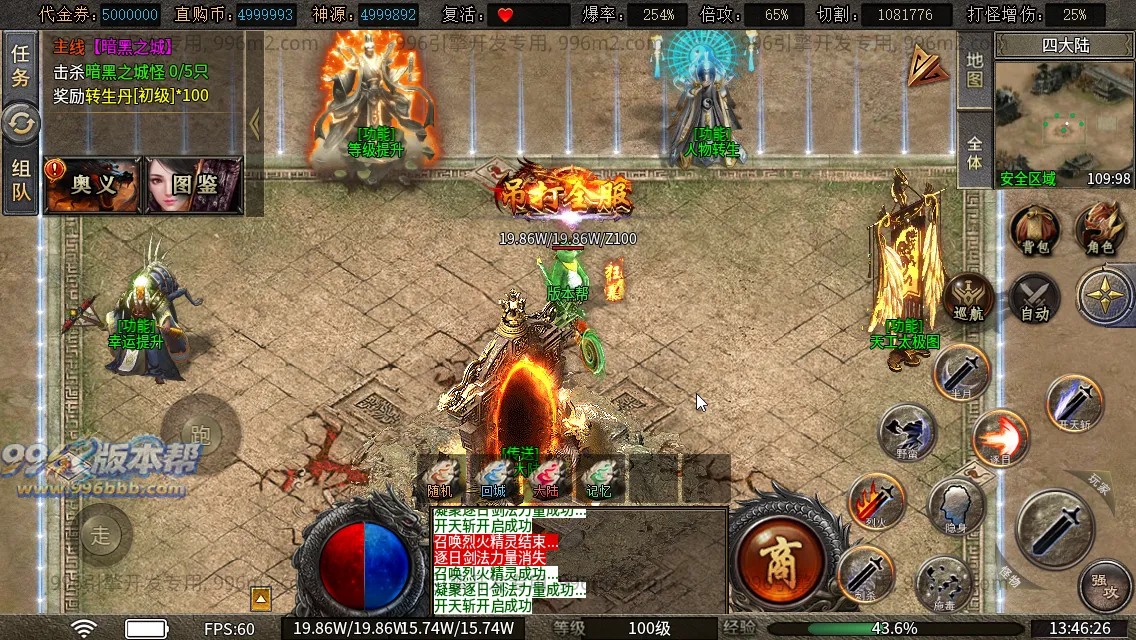
Task: Collapse the quest tracker with the arrow
Action: click(x=254, y=124)
